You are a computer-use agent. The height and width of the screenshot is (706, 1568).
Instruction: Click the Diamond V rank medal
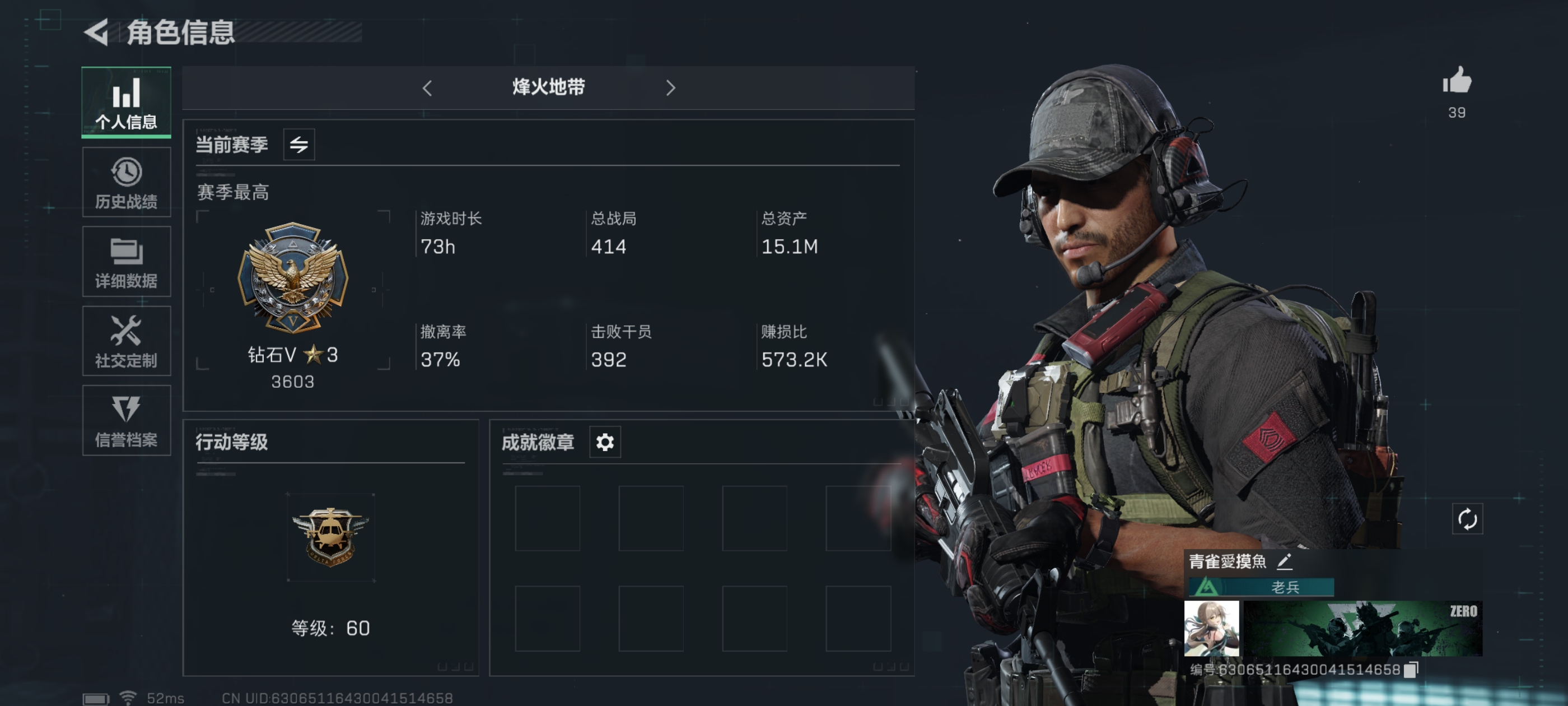coord(292,280)
